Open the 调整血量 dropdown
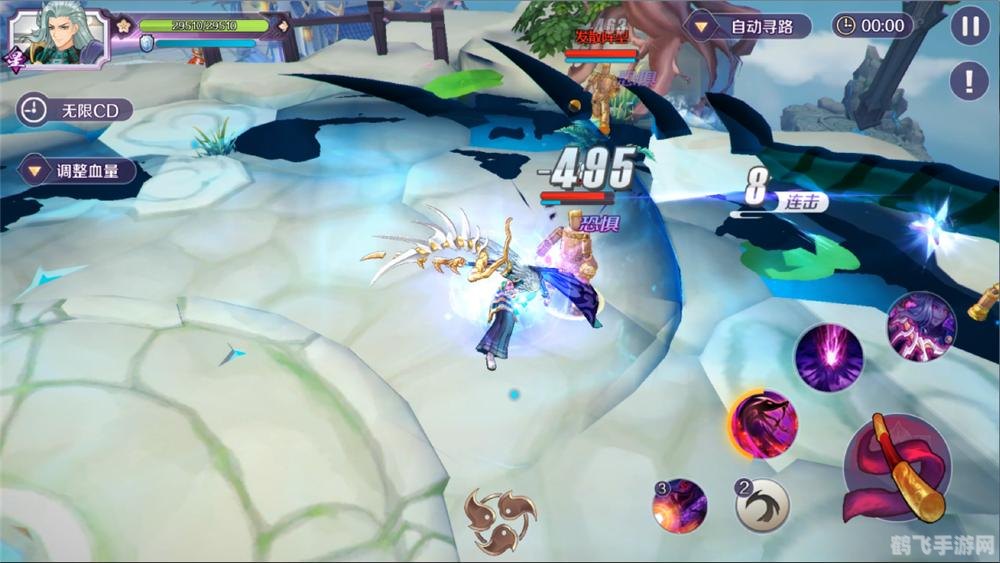The height and width of the screenshot is (563, 1000). pos(76,170)
